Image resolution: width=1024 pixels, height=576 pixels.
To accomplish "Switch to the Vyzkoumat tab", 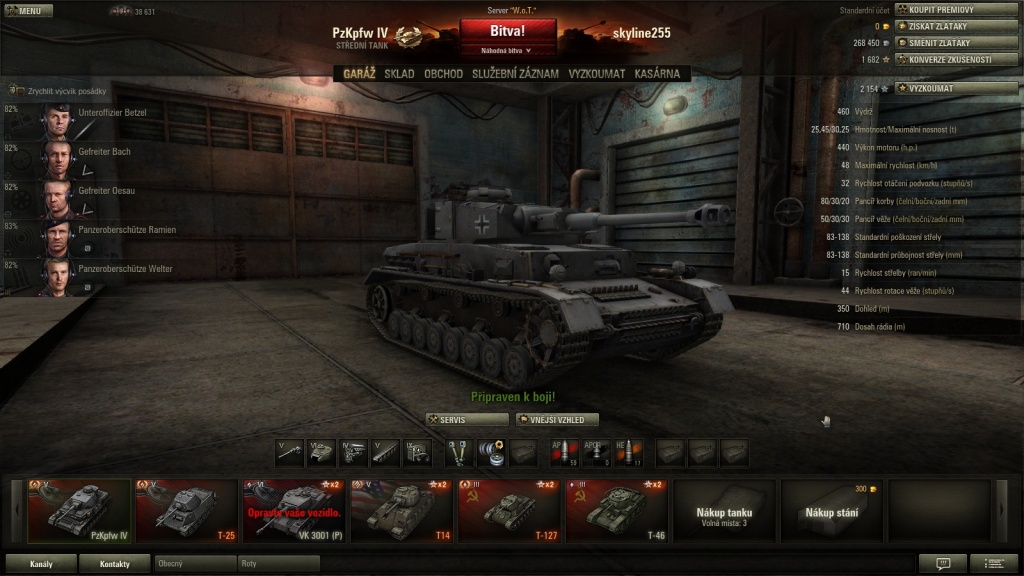I will (597, 73).
